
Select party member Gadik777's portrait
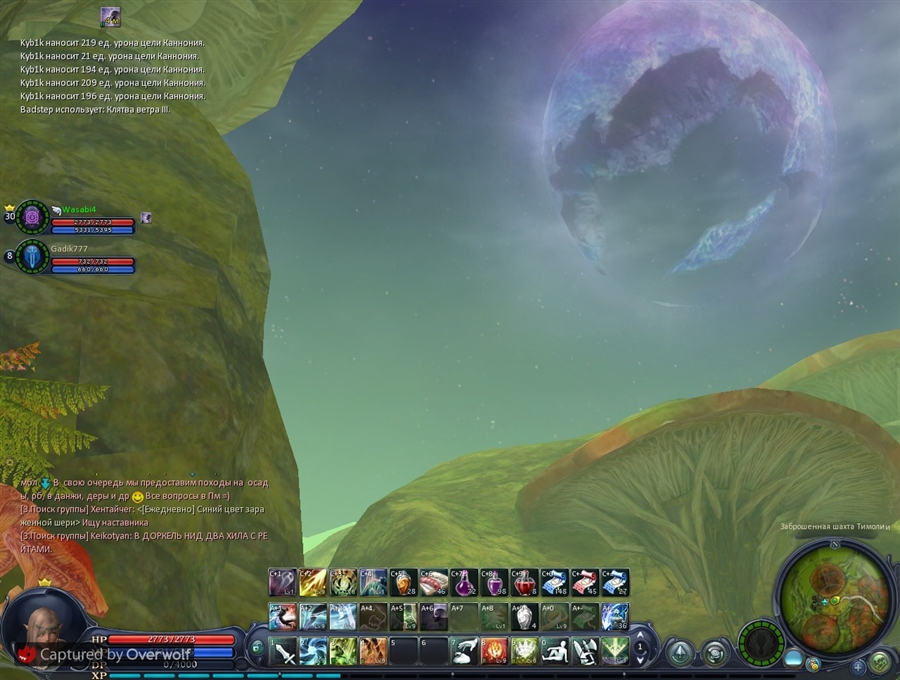click(x=32, y=257)
